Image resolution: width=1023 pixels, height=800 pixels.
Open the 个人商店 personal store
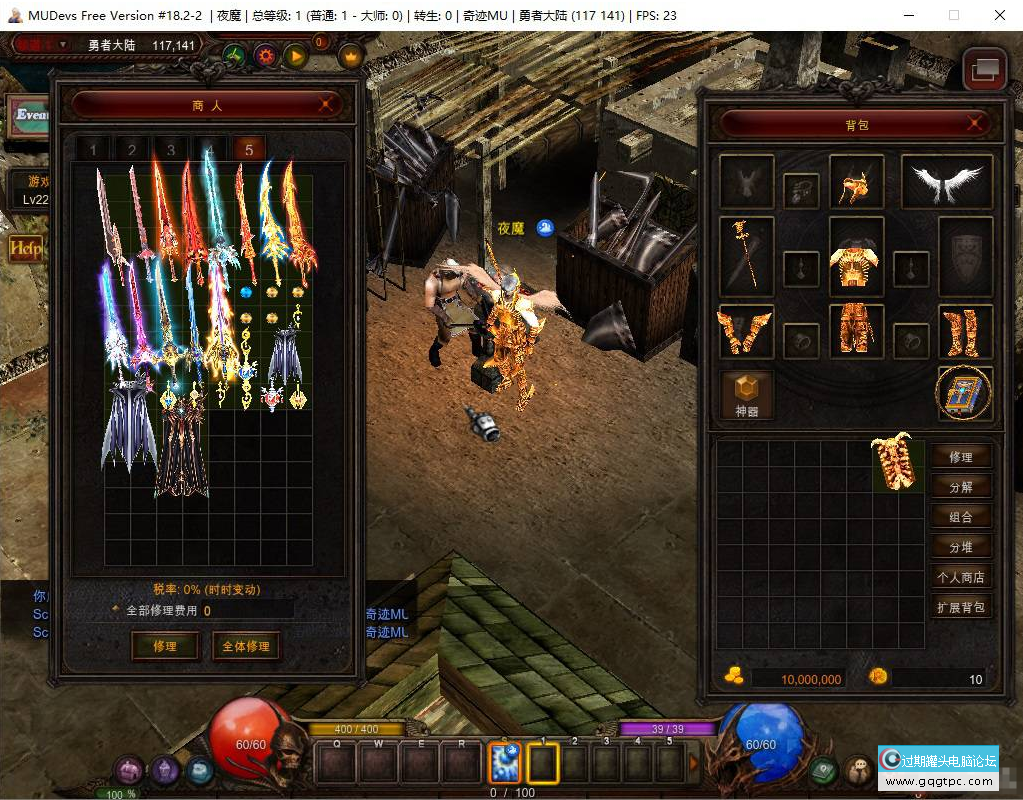click(x=961, y=577)
